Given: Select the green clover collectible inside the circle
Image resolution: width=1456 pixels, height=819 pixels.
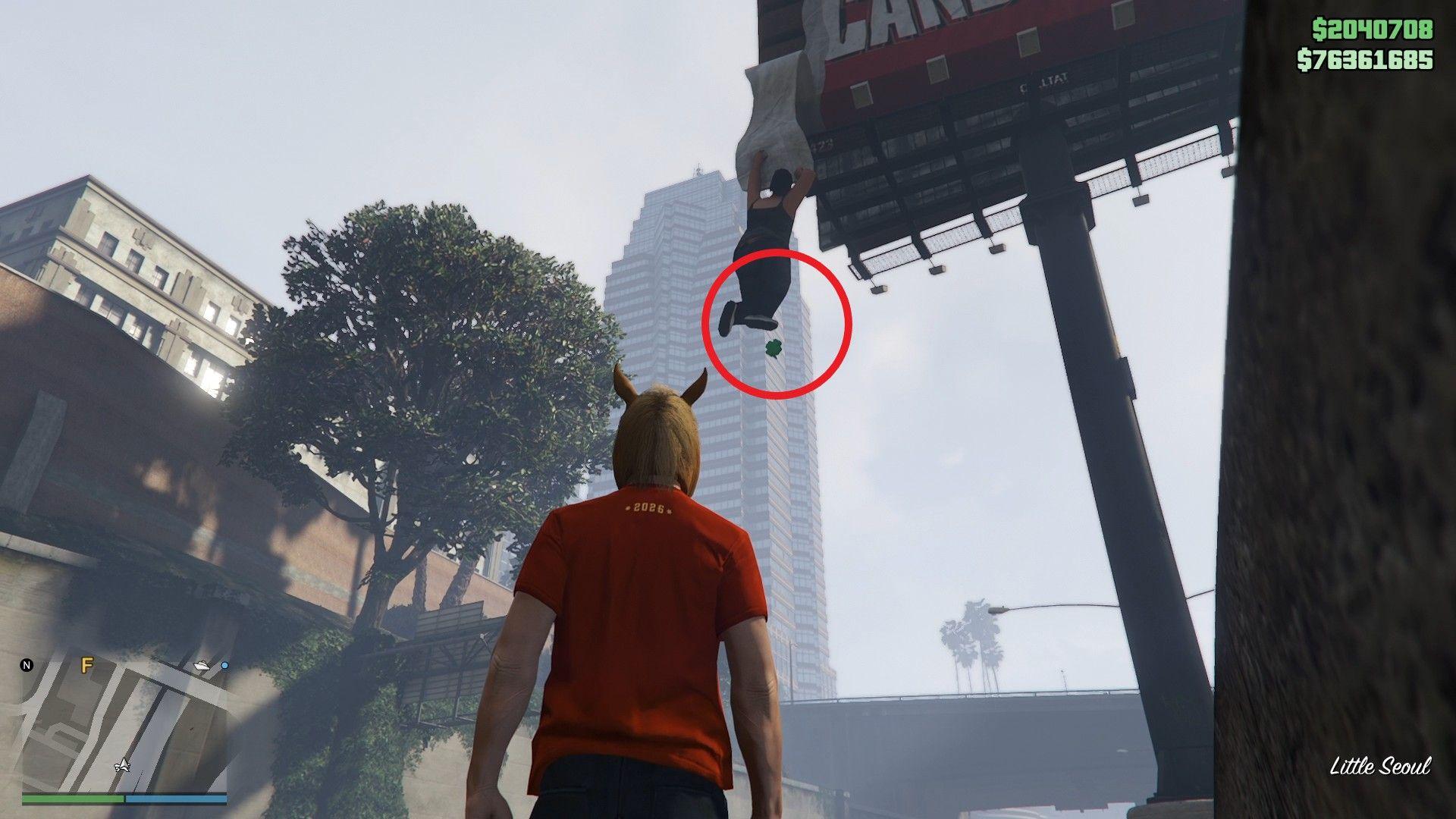Looking at the screenshot, I should click(x=773, y=348).
